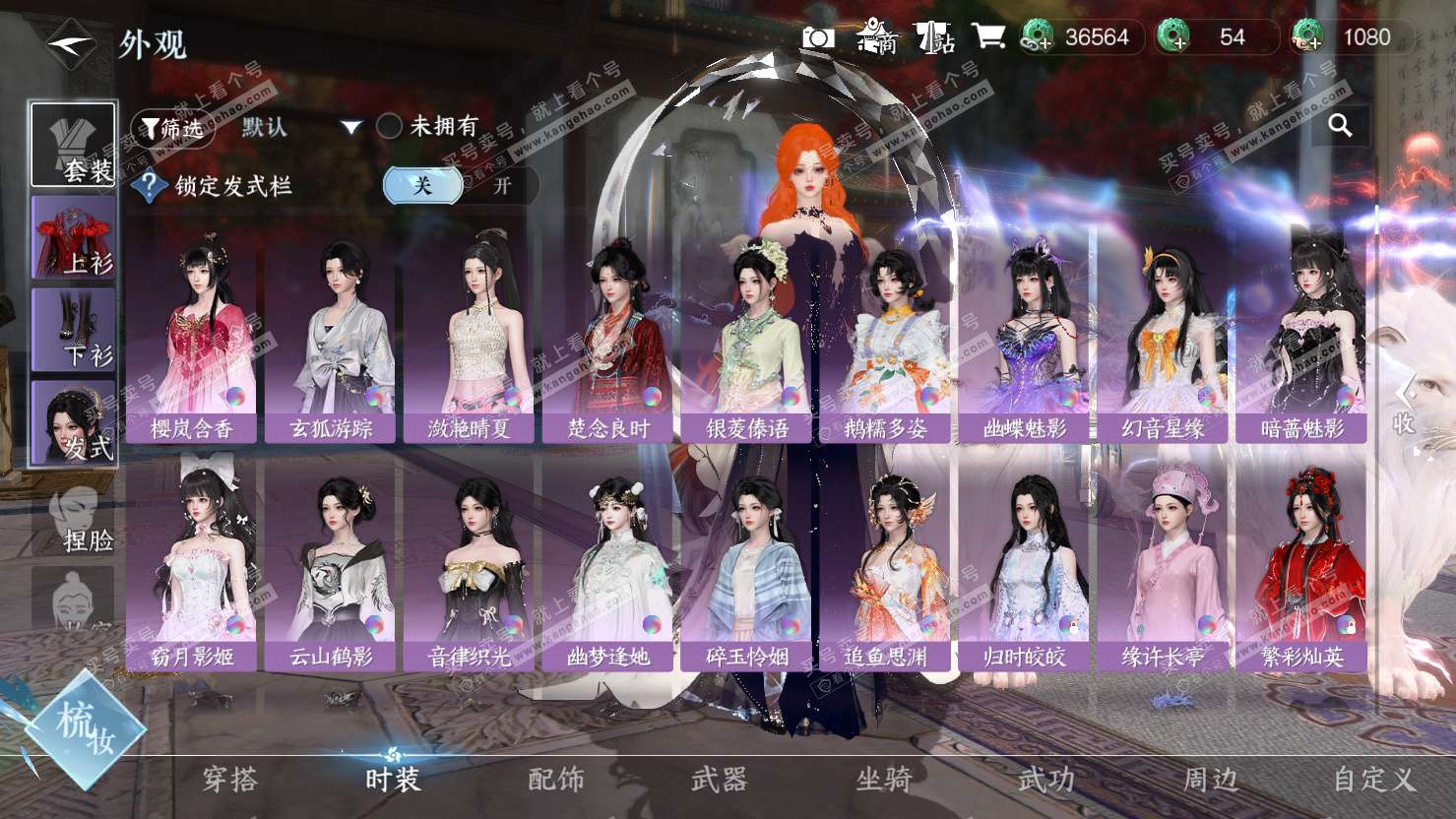Open the shopping cart icon
1456x819 pixels.
click(987, 37)
